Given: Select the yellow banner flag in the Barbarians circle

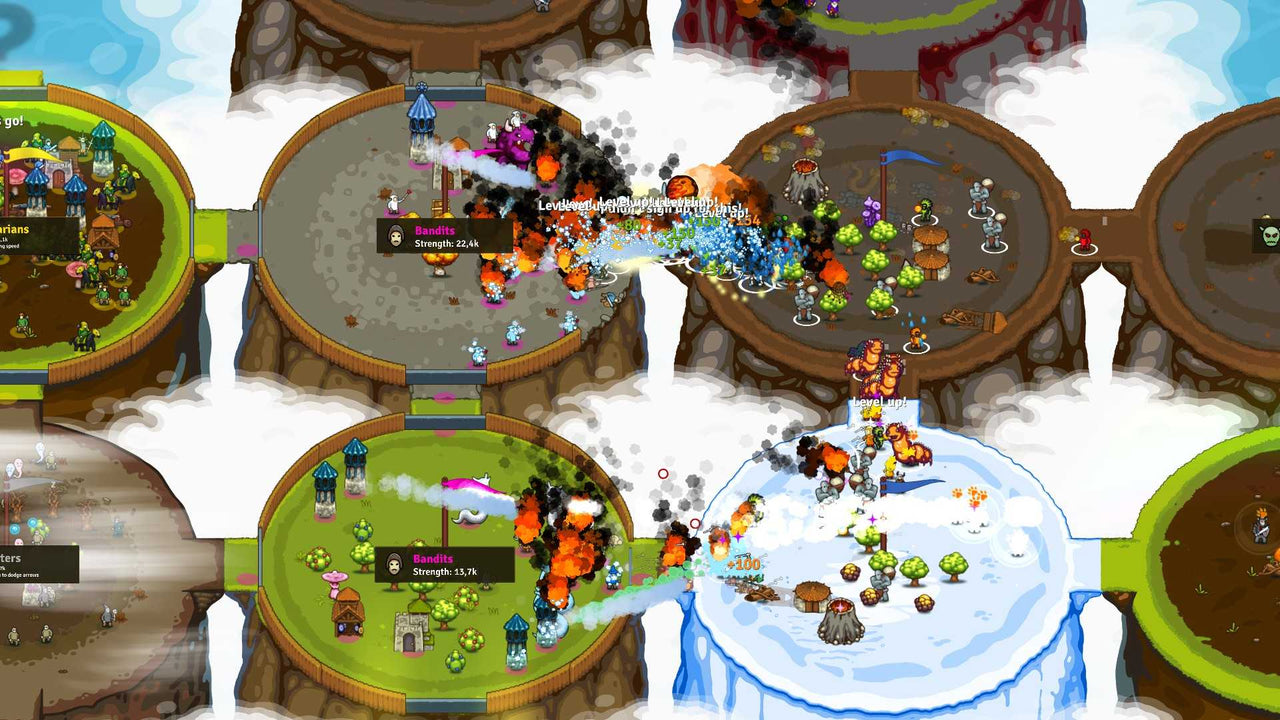Looking at the screenshot, I should [25, 155].
